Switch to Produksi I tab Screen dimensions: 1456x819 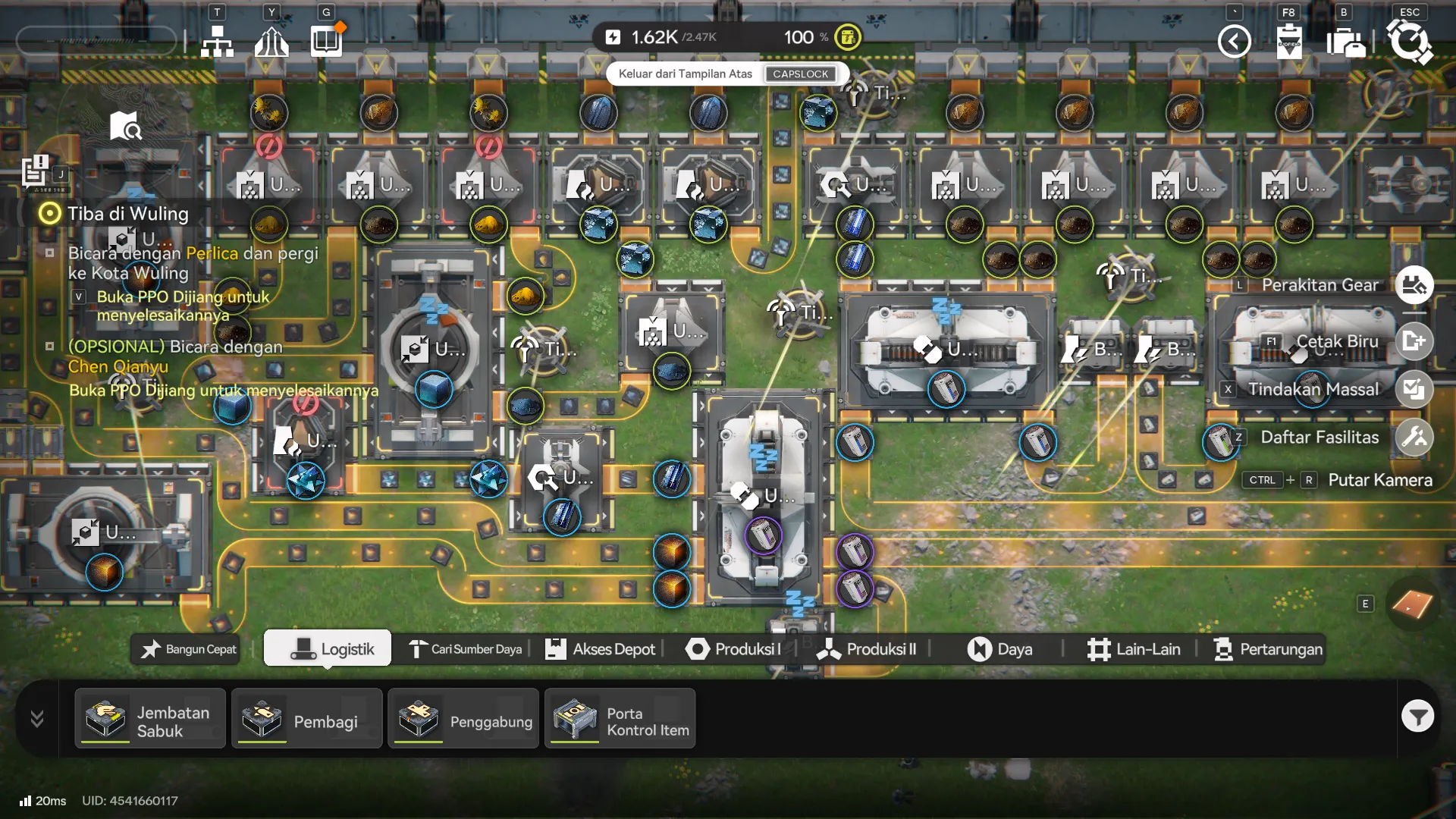pyautogui.click(x=733, y=649)
